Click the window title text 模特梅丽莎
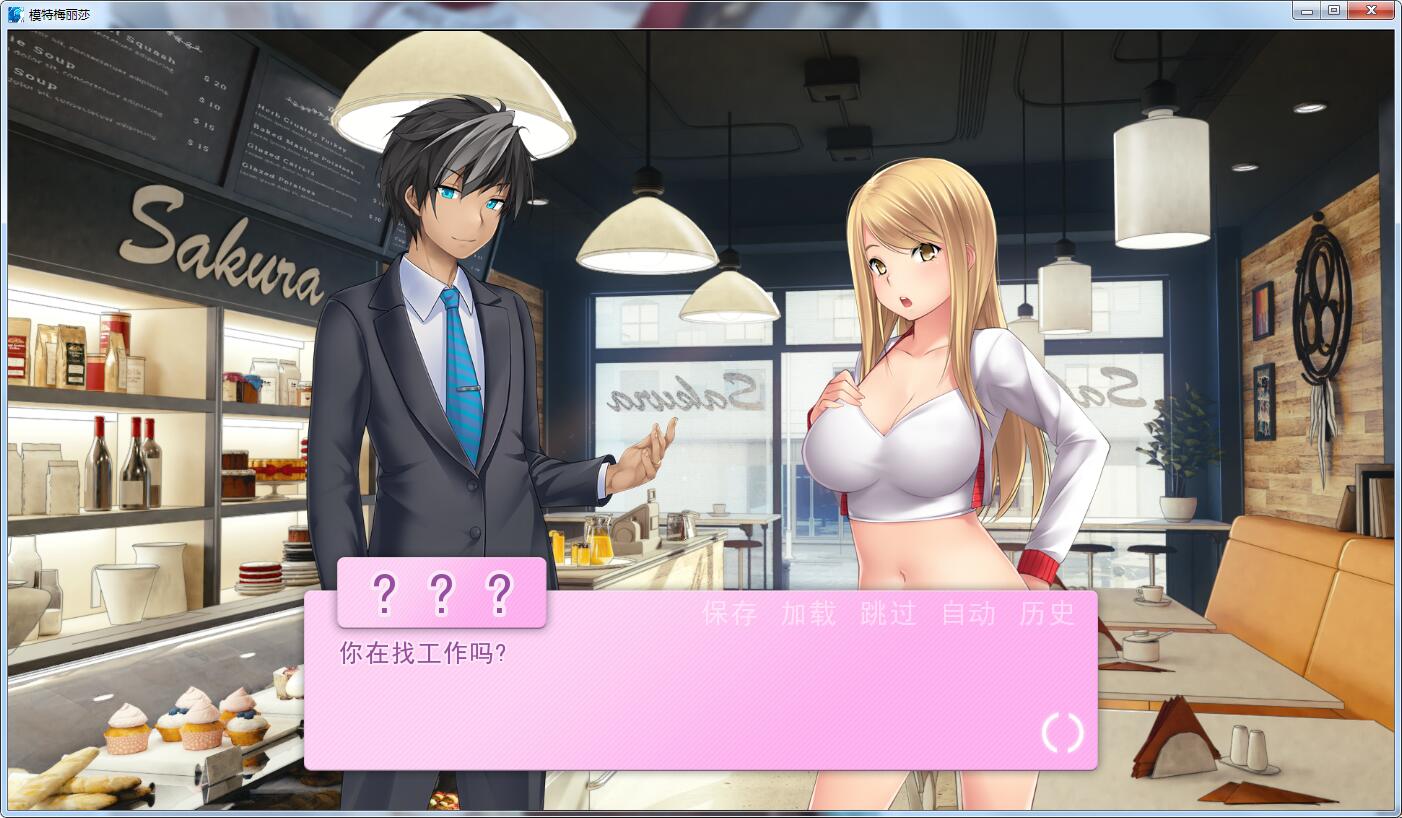1402x818 pixels. pos(58,10)
